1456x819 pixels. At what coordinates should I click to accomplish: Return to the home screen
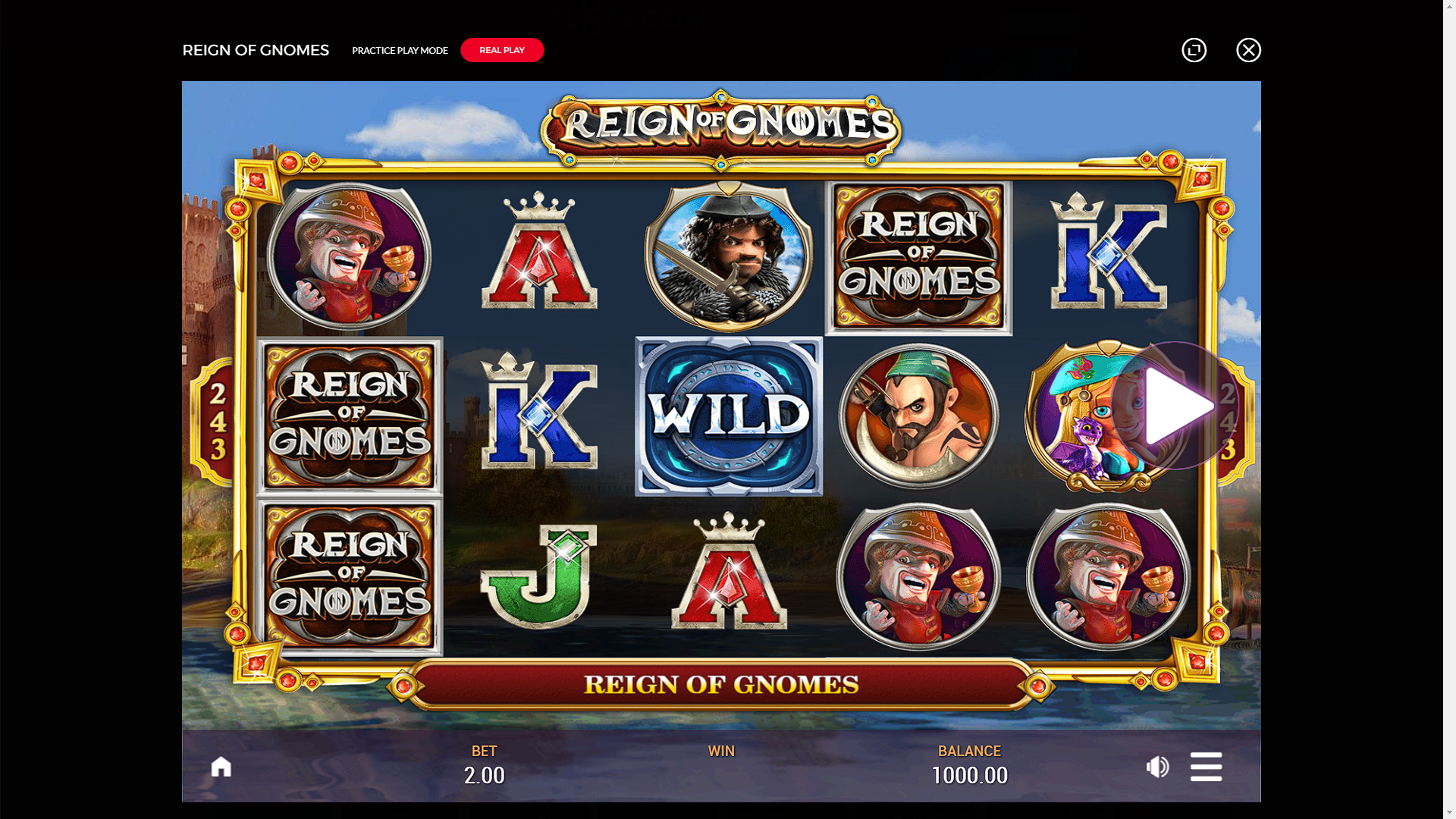pyautogui.click(x=221, y=767)
